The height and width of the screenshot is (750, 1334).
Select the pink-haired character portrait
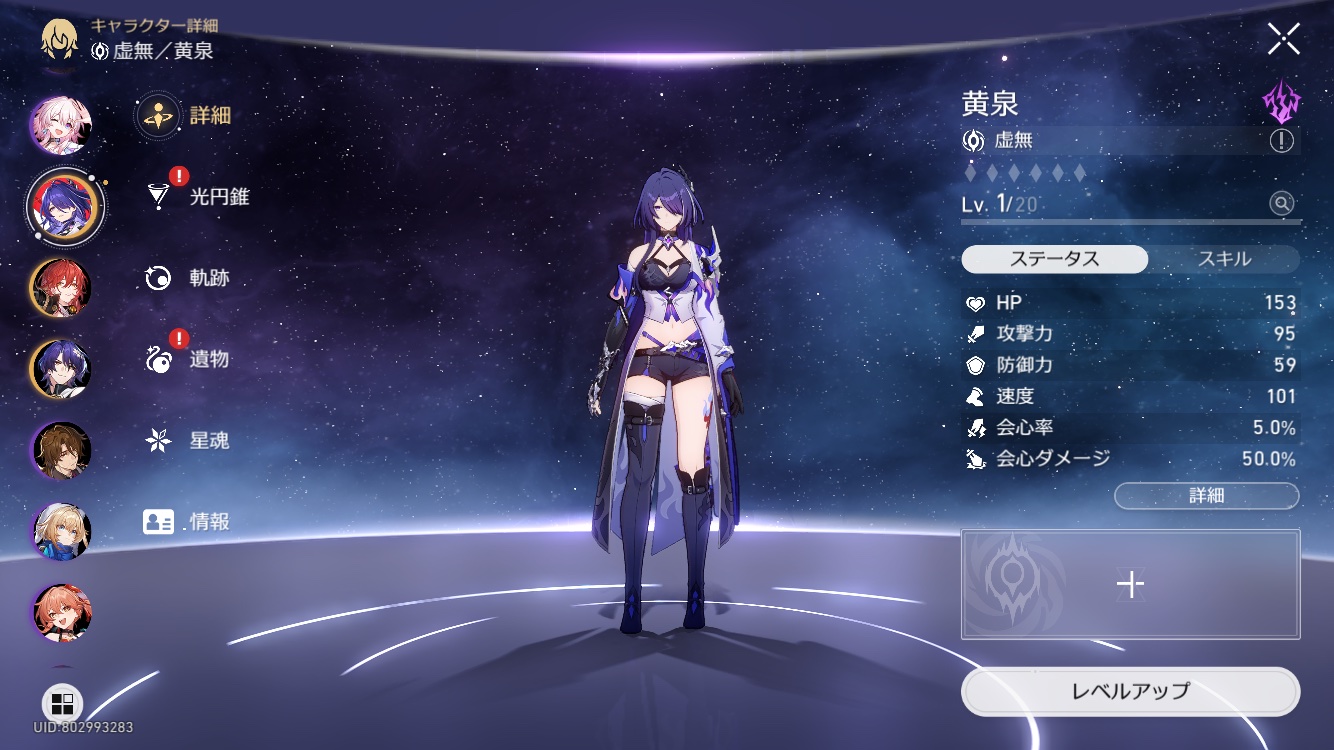(x=61, y=125)
